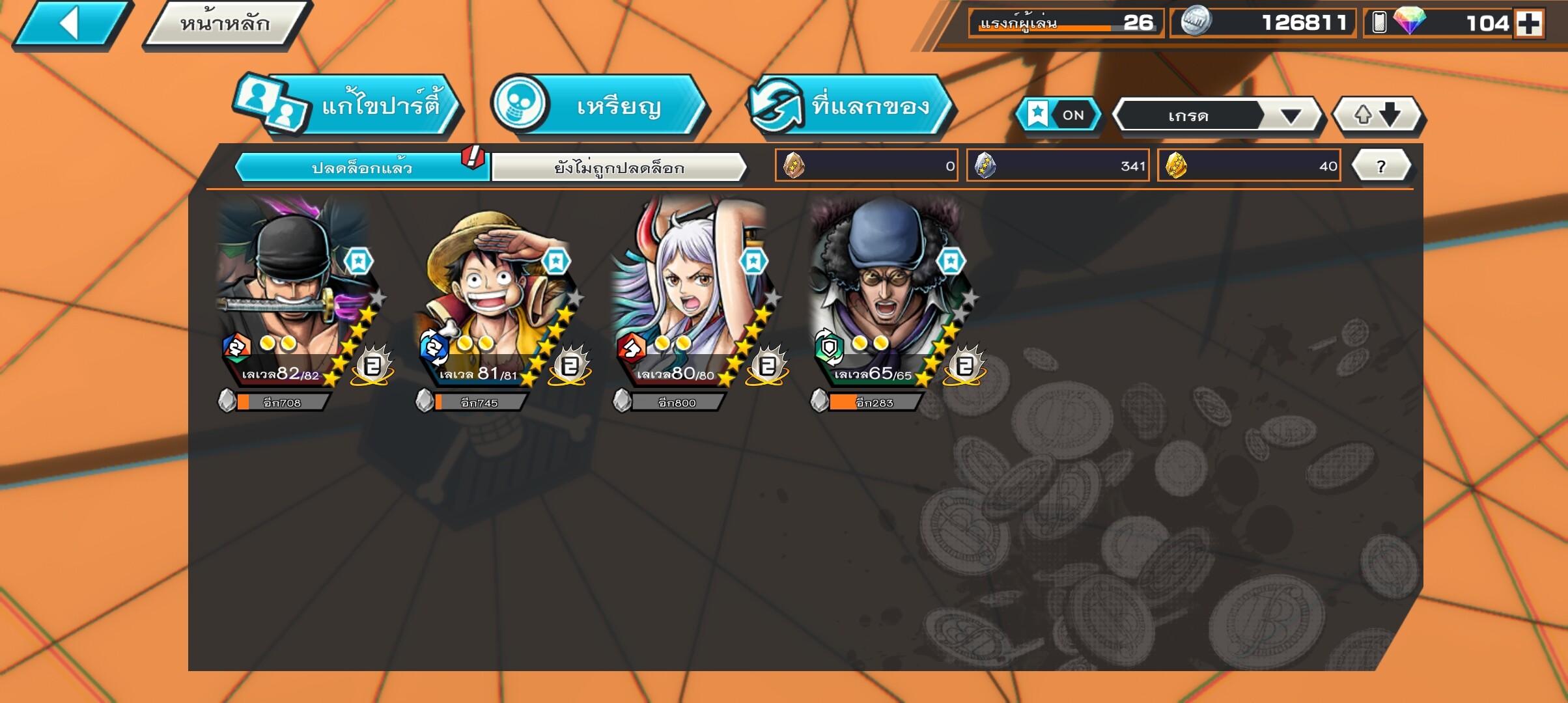This screenshot has height=703, width=1568.
Task: Open แก้ไขปาร์ตี้ party edit menu
Action: pos(348,105)
